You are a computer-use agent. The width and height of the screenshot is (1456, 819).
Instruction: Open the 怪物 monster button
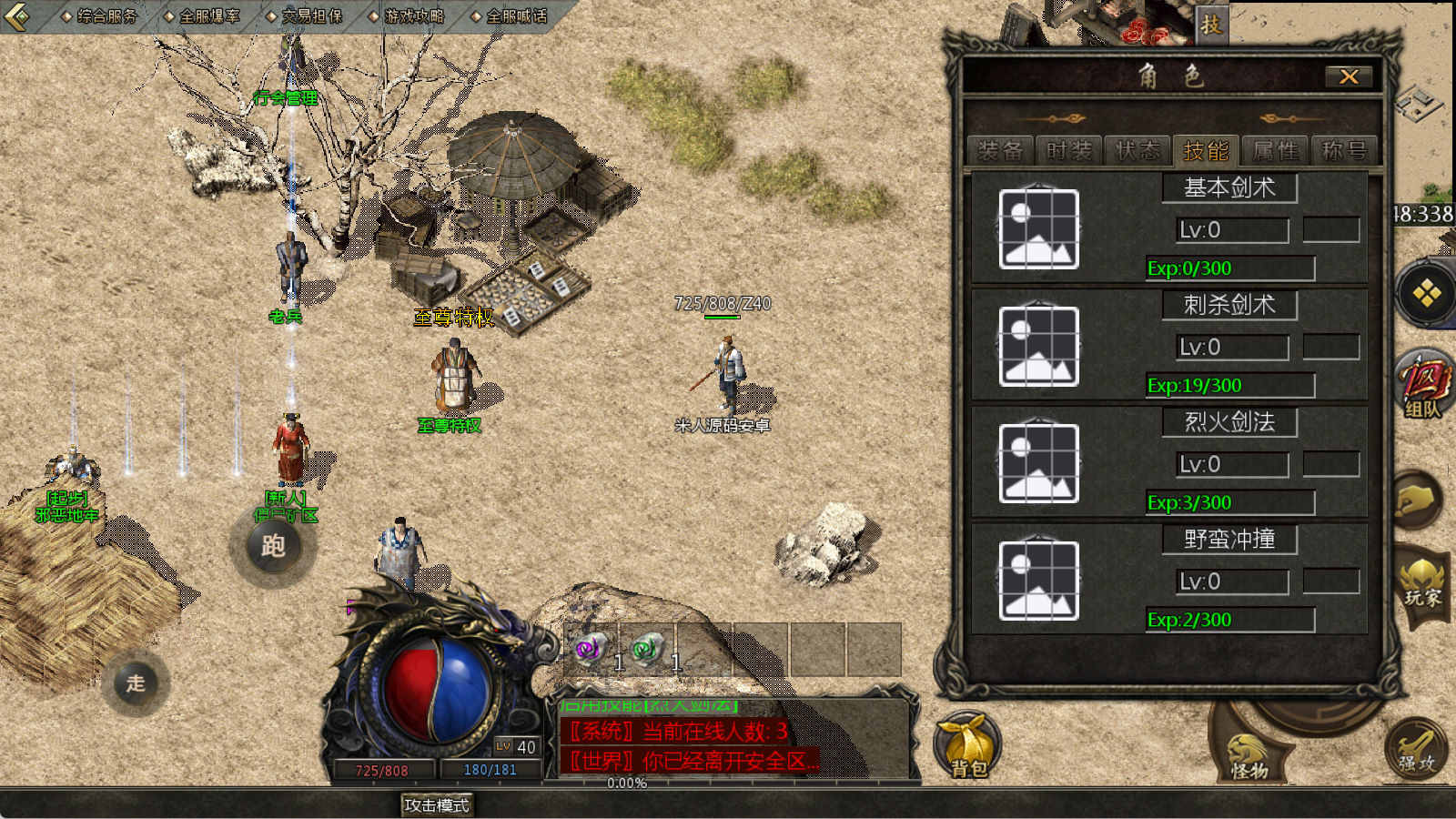click(x=1250, y=757)
